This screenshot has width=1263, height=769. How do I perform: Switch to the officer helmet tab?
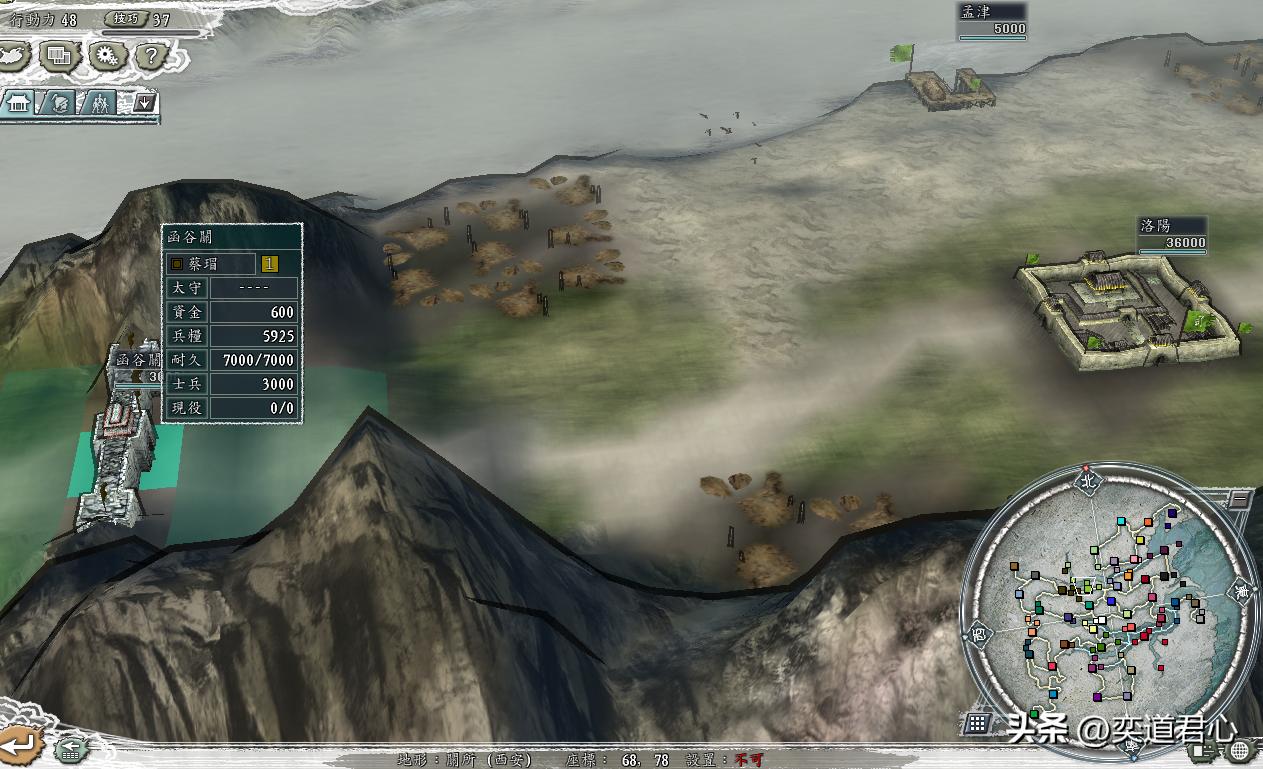(59, 102)
